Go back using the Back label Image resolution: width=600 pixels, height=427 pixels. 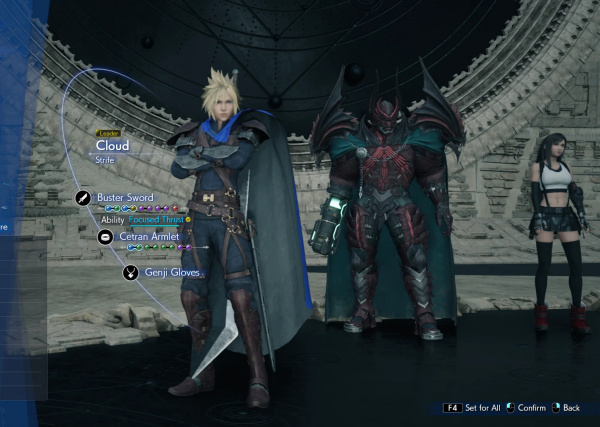click(x=571, y=408)
